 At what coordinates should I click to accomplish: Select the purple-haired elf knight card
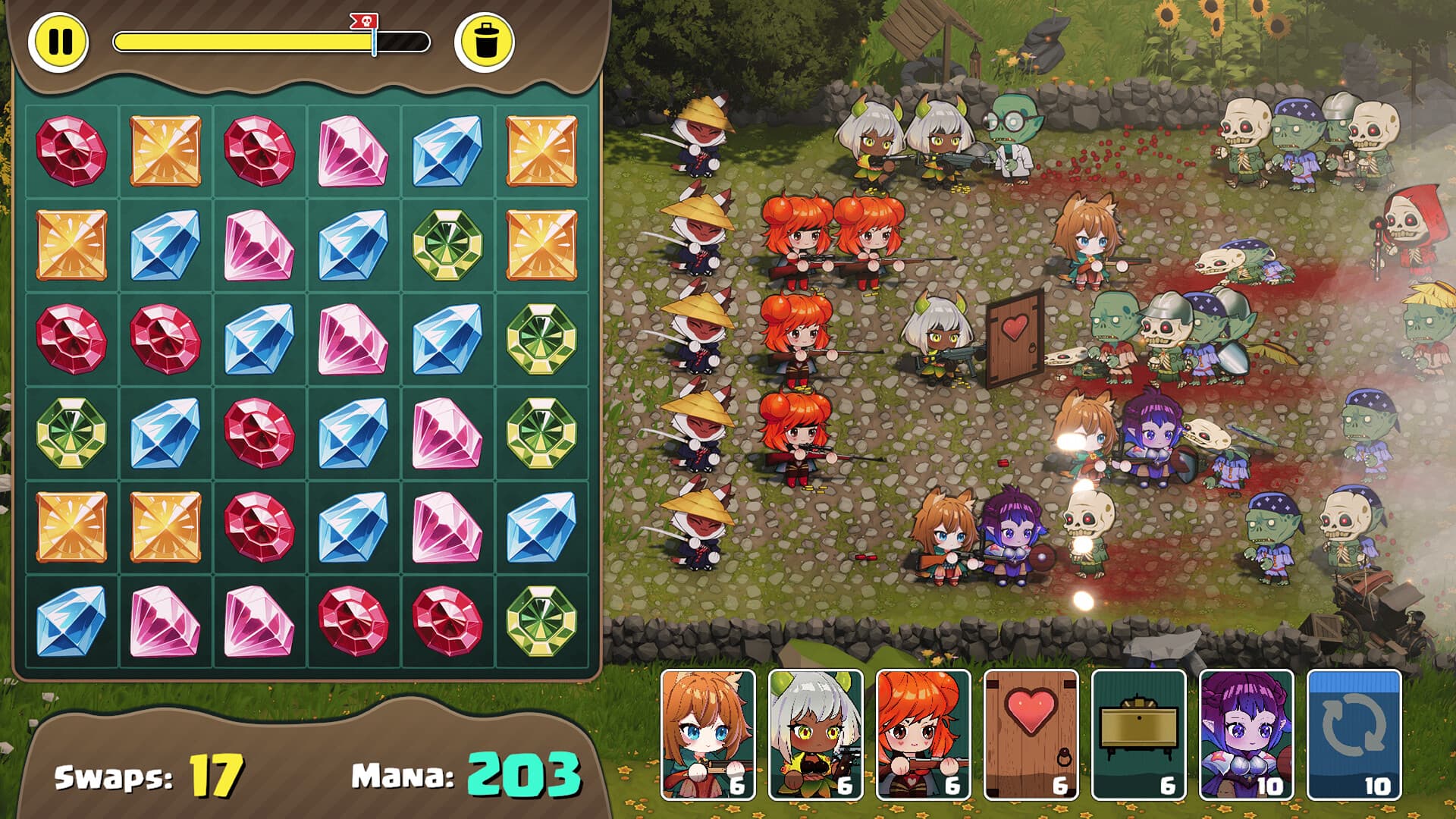pyautogui.click(x=1247, y=734)
